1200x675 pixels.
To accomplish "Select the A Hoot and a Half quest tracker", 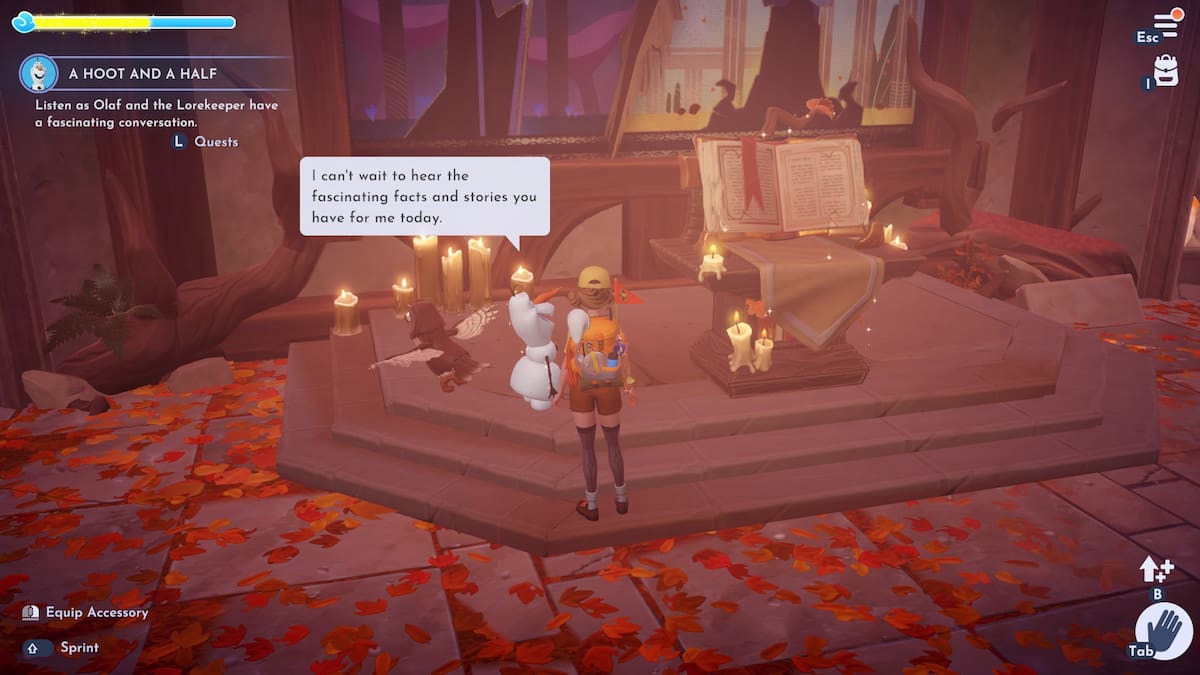I will tap(143, 74).
